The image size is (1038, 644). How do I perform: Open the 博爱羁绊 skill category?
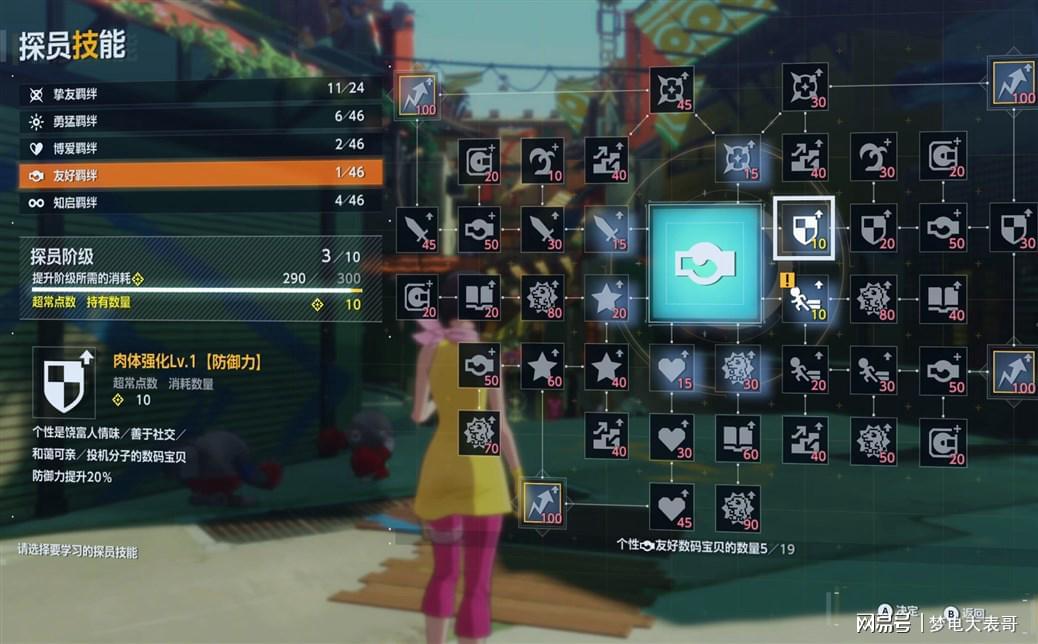pos(200,147)
